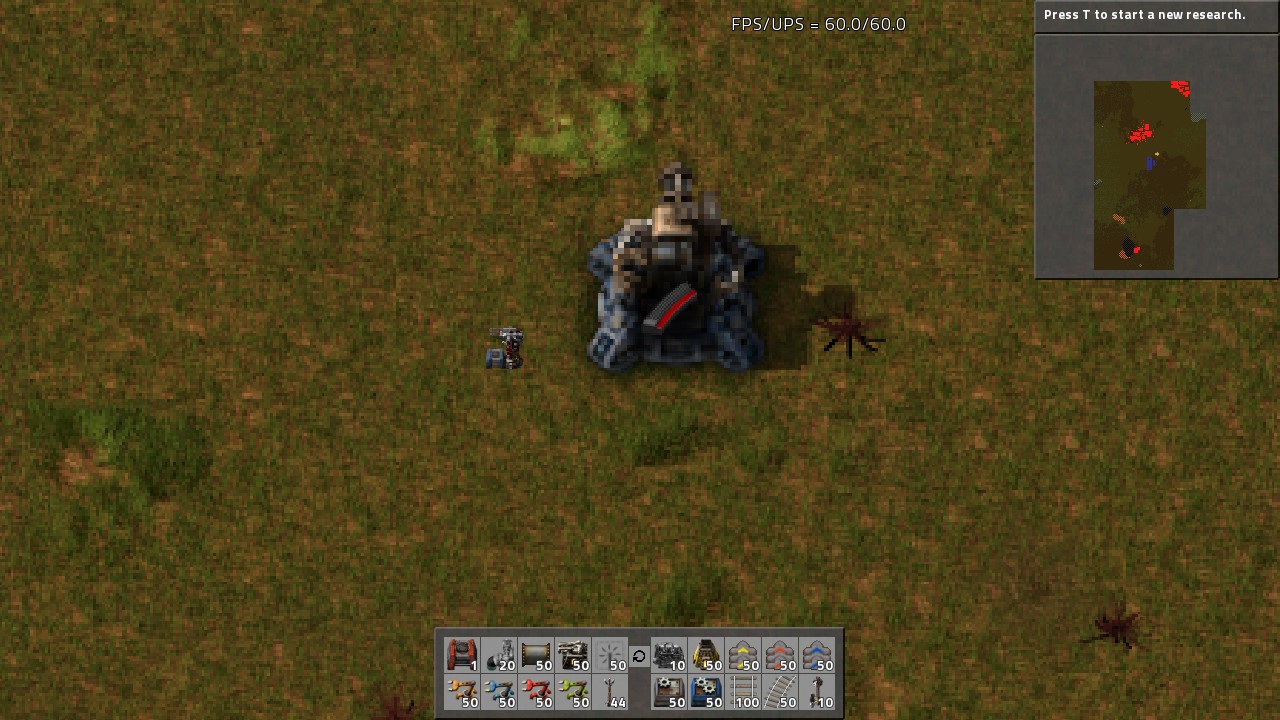Viewport: 1280px width, 720px height.
Task: Select the yellow inserter slot
Action: (462, 692)
